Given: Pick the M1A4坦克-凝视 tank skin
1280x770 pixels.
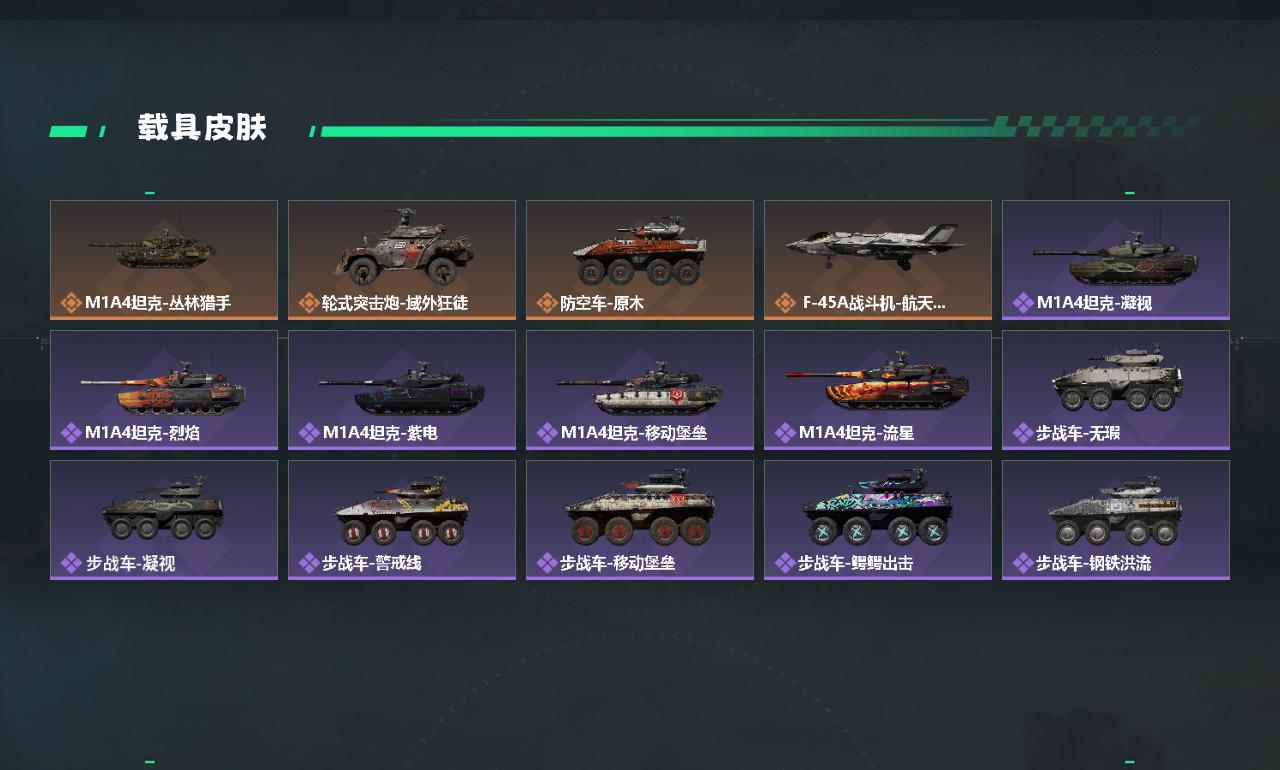Looking at the screenshot, I should coord(1116,260).
